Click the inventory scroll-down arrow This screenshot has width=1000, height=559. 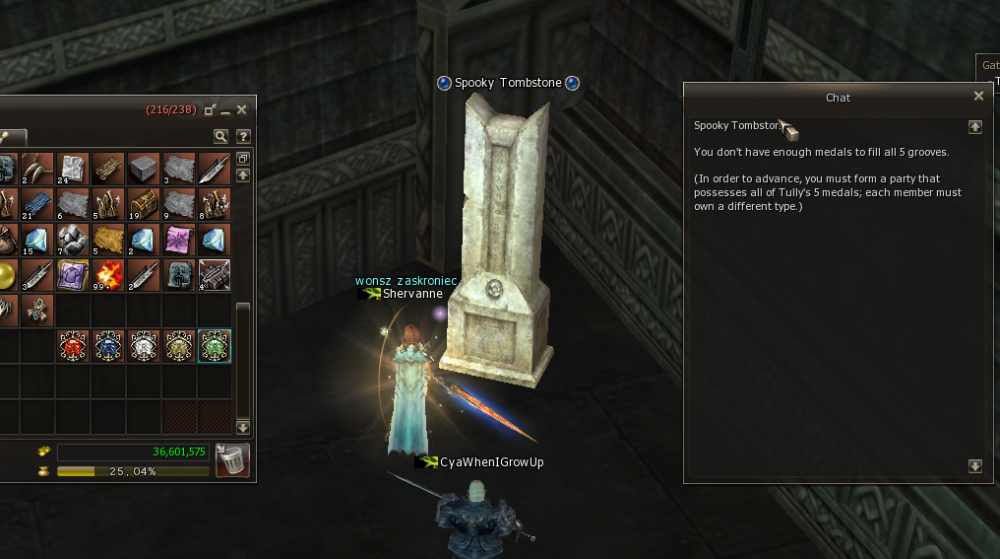(x=243, y=427)
